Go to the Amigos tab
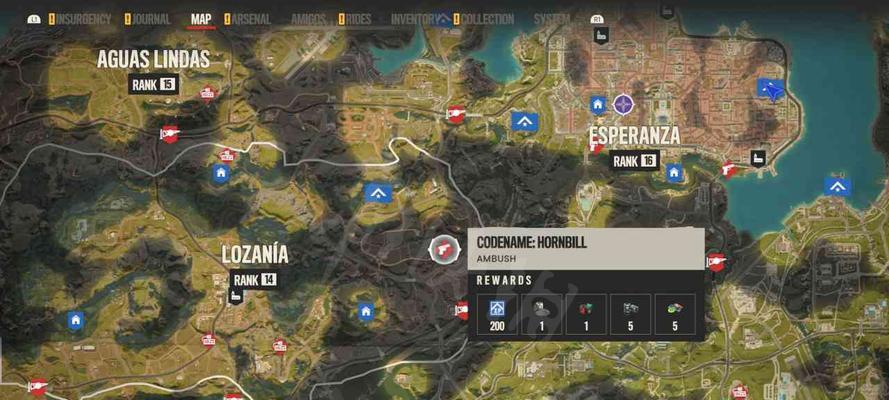889x400 pixels. (308, 19)
